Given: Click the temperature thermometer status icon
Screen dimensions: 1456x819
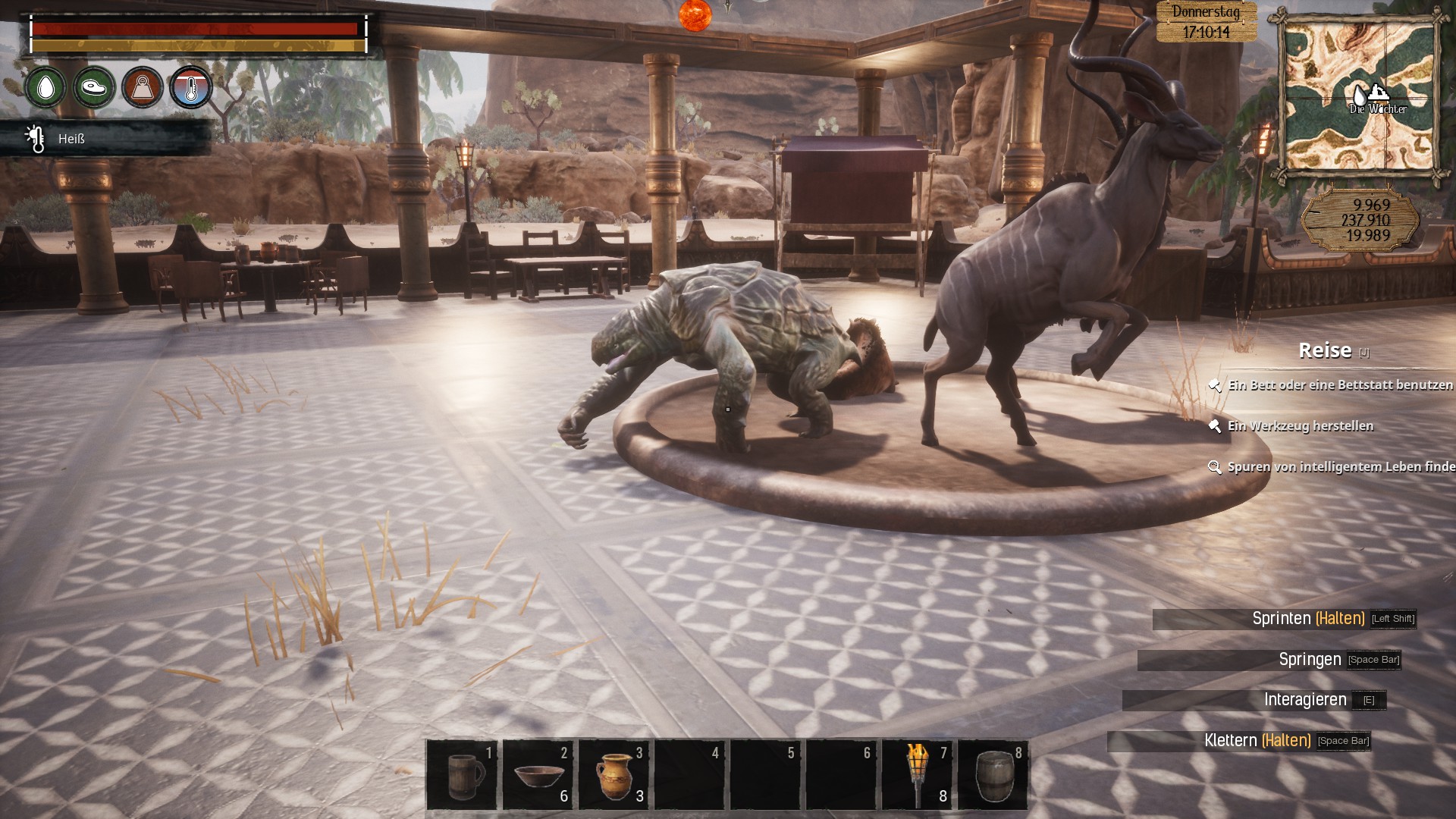Looking at the screenshot, I should click(x=191, y=88).
